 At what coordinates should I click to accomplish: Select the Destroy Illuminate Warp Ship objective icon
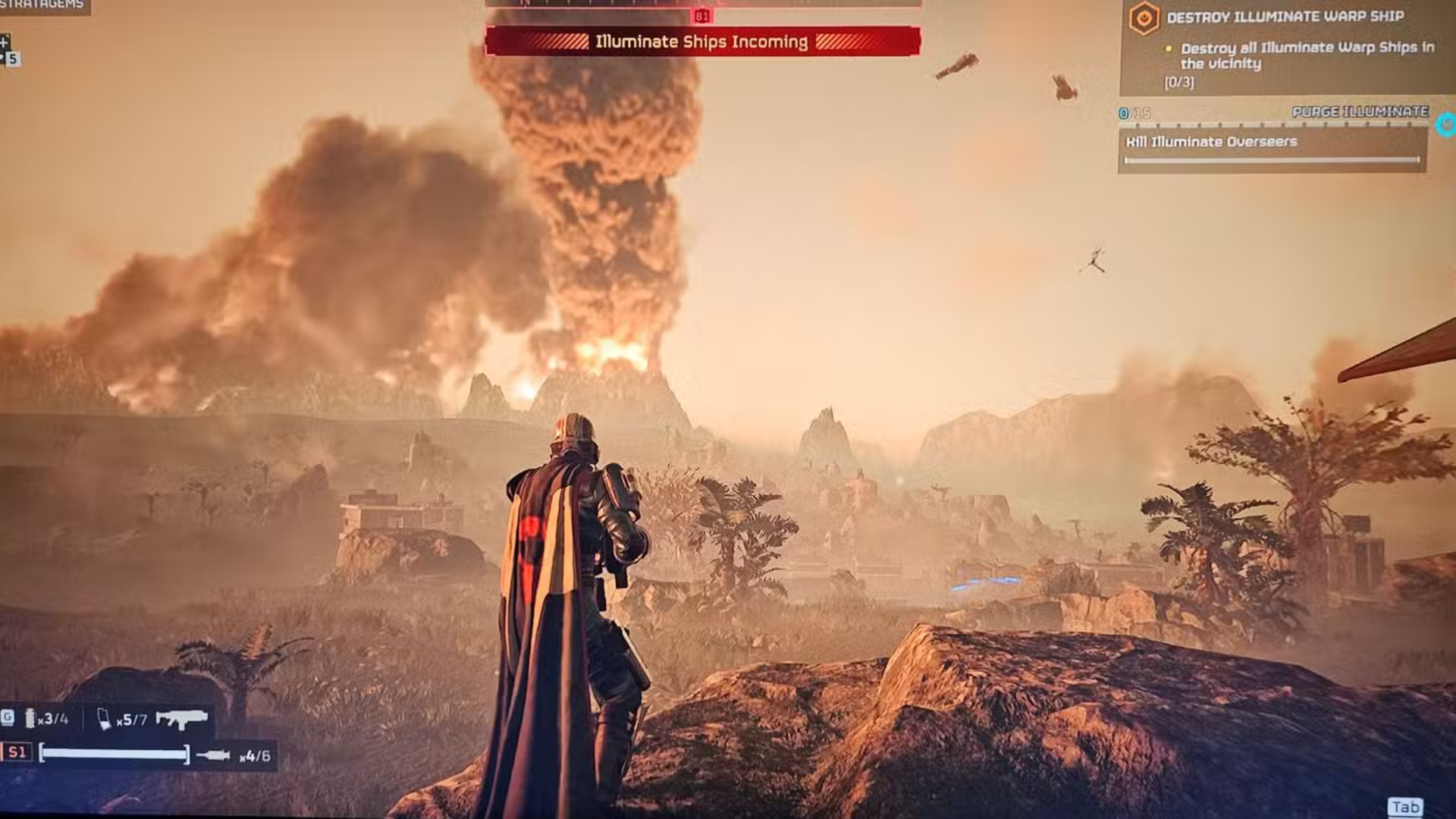(1144, 17)
